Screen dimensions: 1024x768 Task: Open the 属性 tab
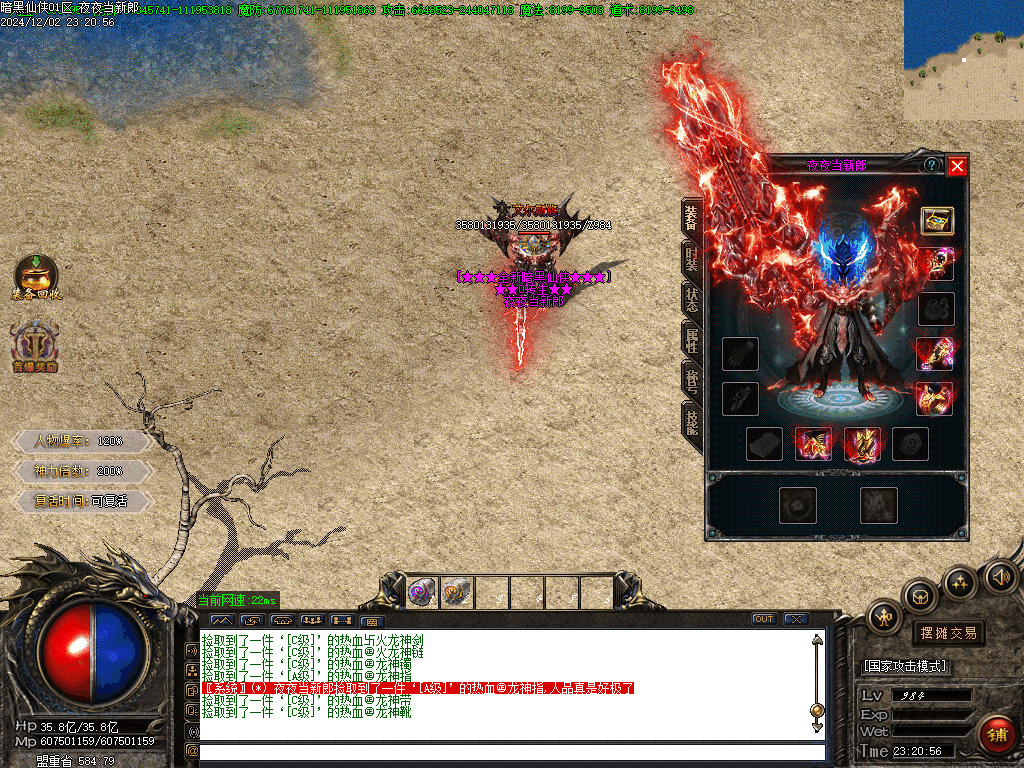pos(692,339)
